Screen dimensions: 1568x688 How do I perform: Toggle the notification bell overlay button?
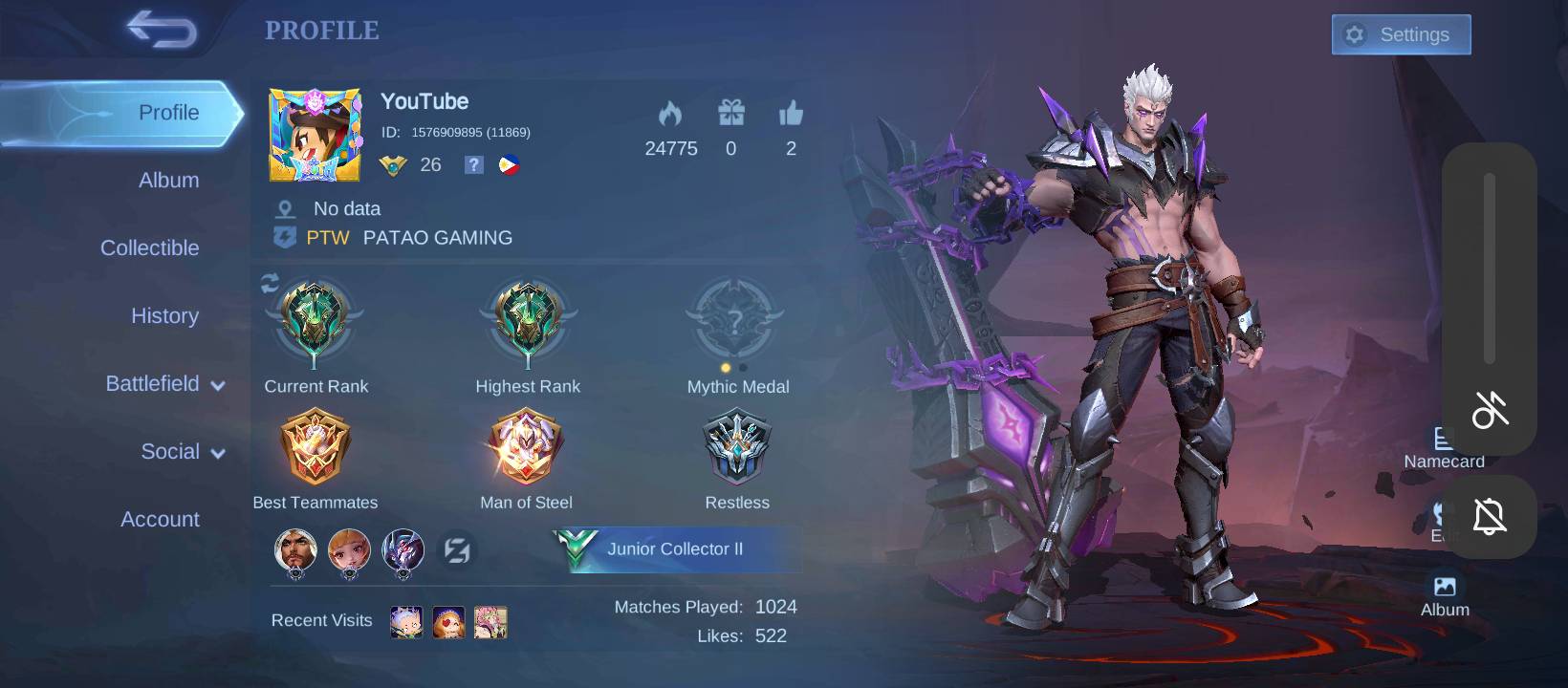[x=1490, y=517]
